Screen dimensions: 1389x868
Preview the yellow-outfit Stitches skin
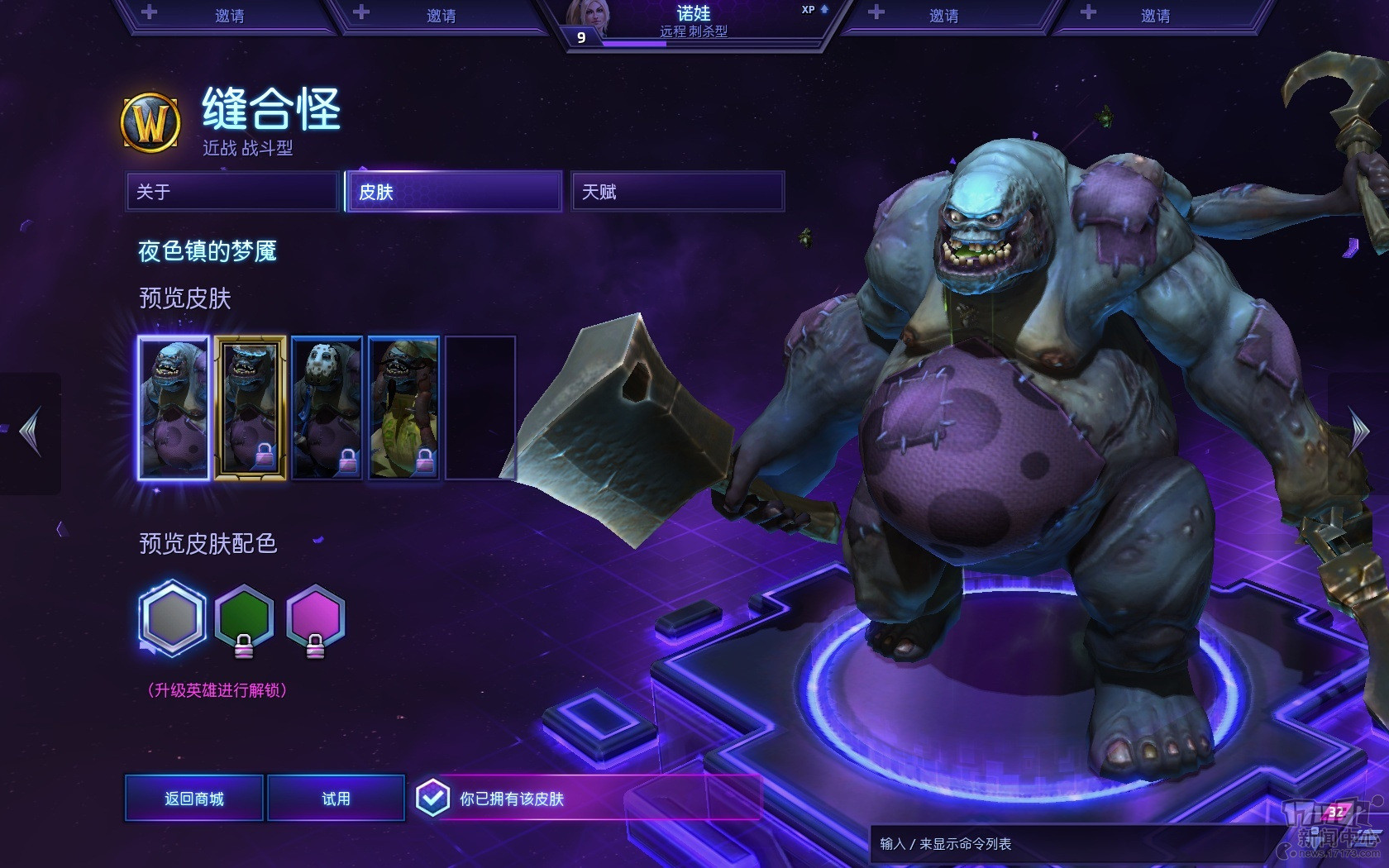(403, 408)
